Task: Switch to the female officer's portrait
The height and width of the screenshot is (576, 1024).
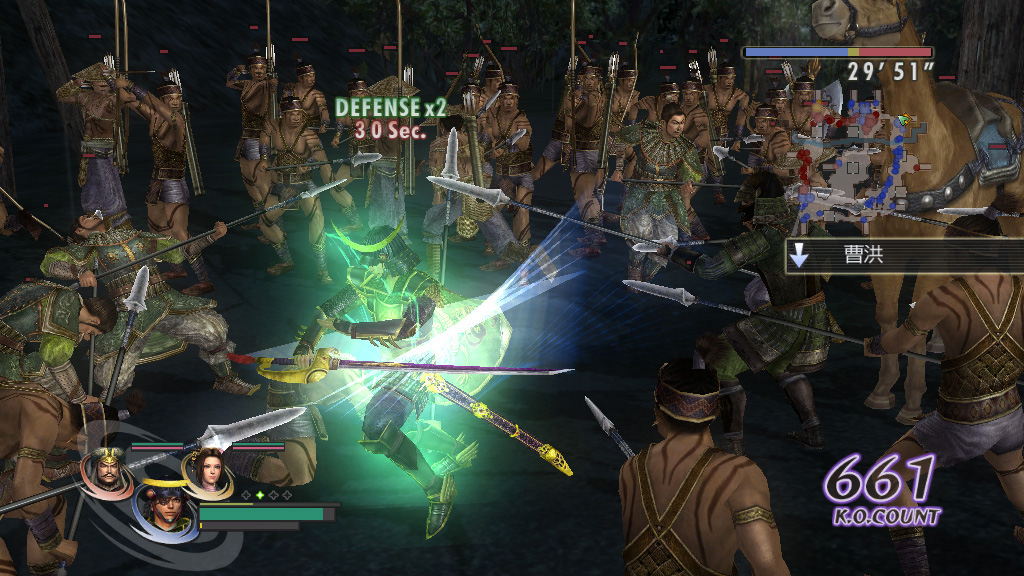Action: point(206,470)
